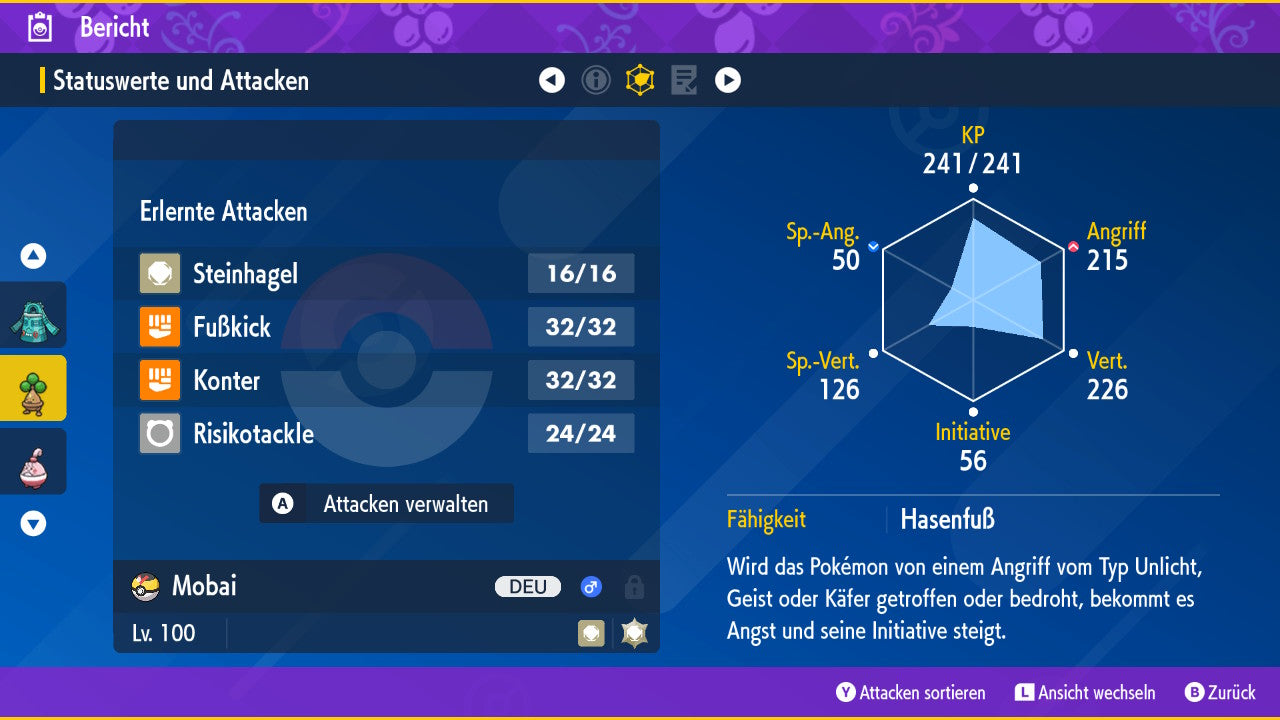Viewport: 1280px width, 720px height.
Task: Select the Steinhagel move row
Action: [x=386, y=274]
